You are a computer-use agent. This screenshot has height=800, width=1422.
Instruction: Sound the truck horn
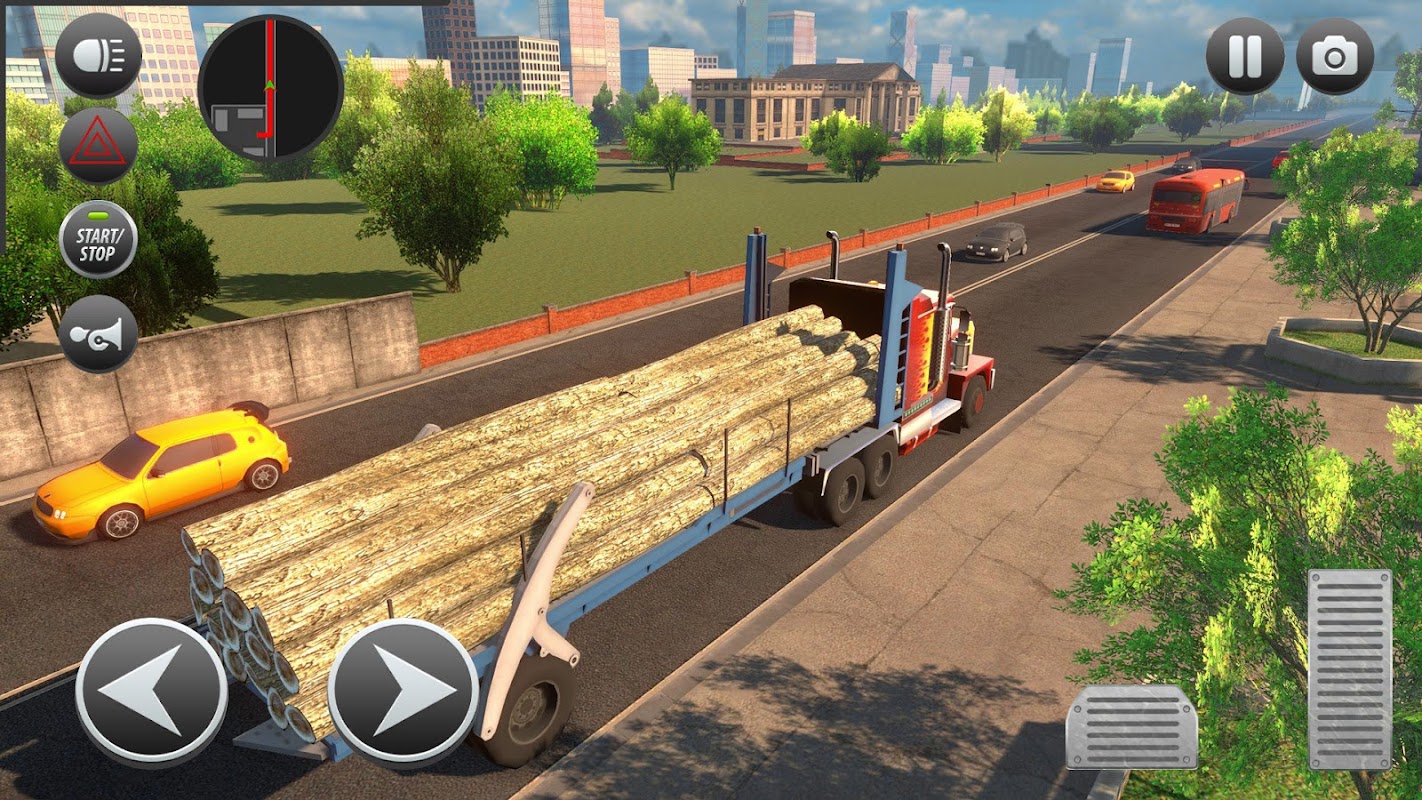pos(98,333)
